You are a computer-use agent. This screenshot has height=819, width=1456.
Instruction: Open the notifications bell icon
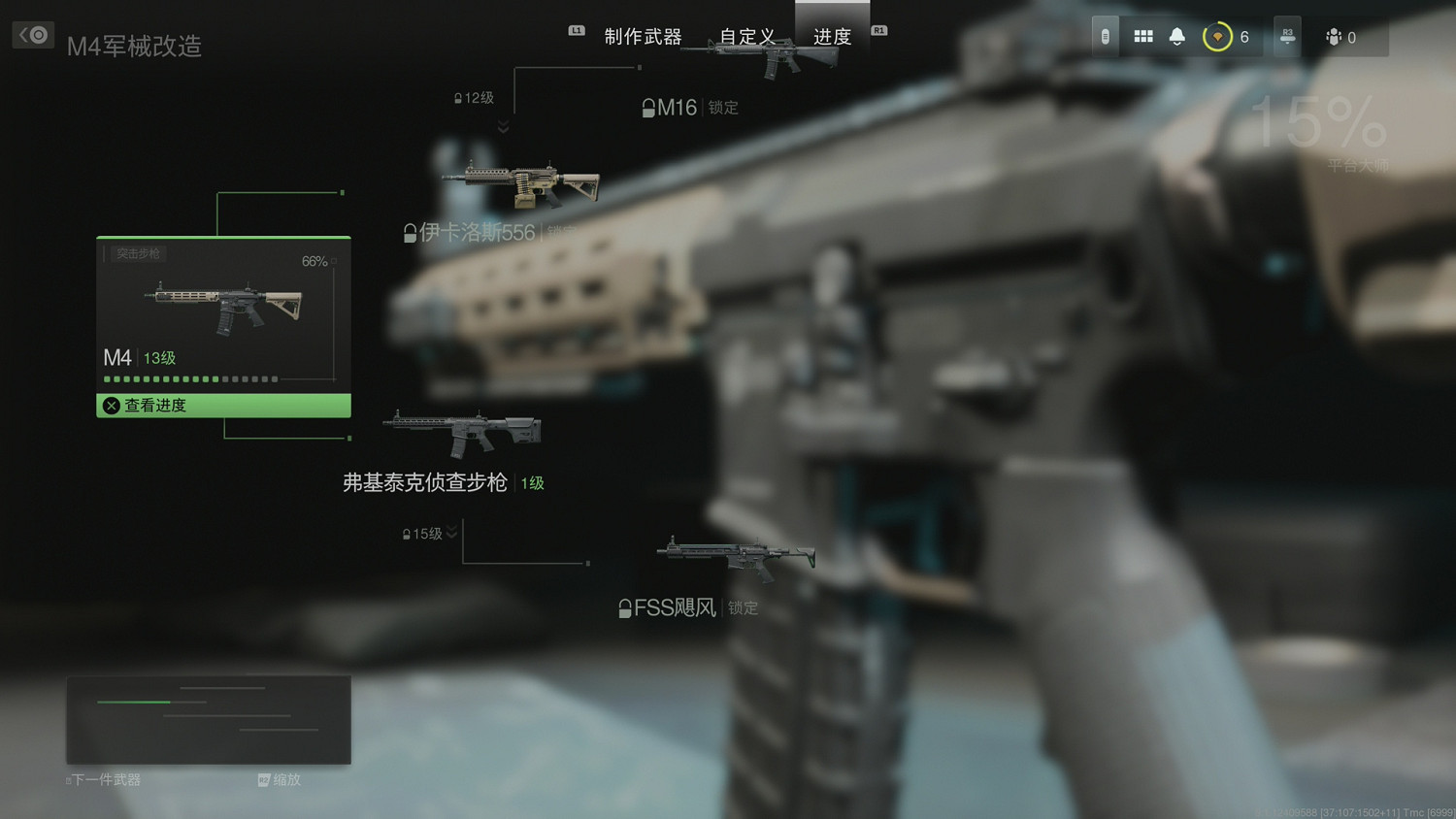pyautogui.click(x=1176, y=36)
